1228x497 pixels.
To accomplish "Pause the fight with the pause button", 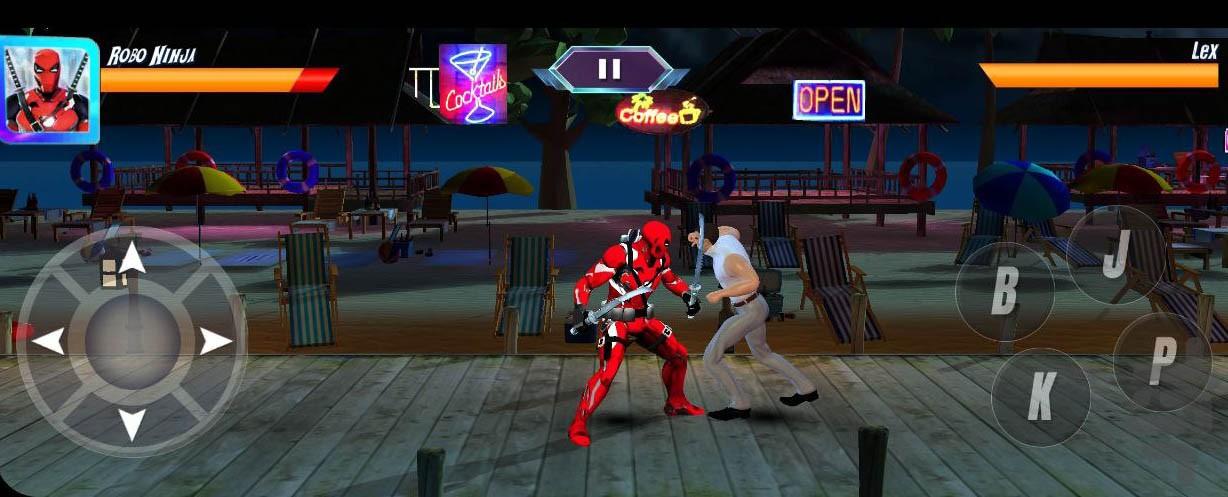I will point(609,69).
